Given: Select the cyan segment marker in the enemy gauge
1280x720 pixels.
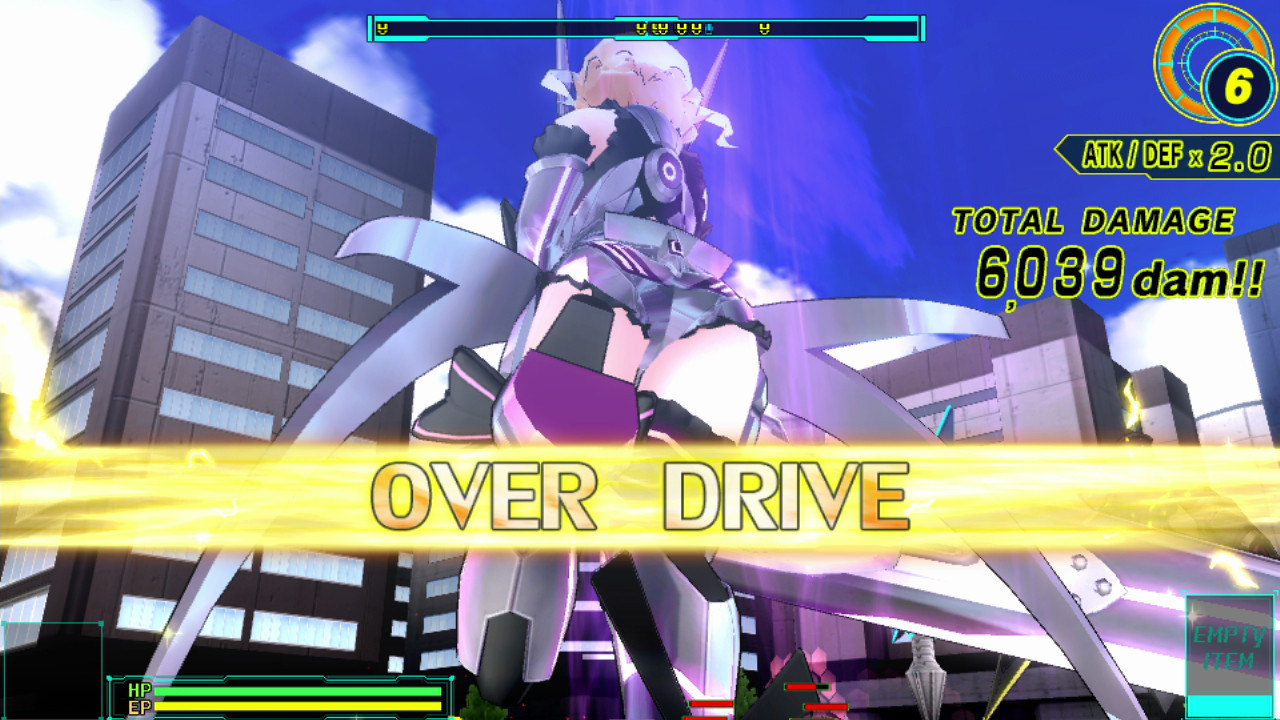Looking at the screenshot, I should 707,28.
